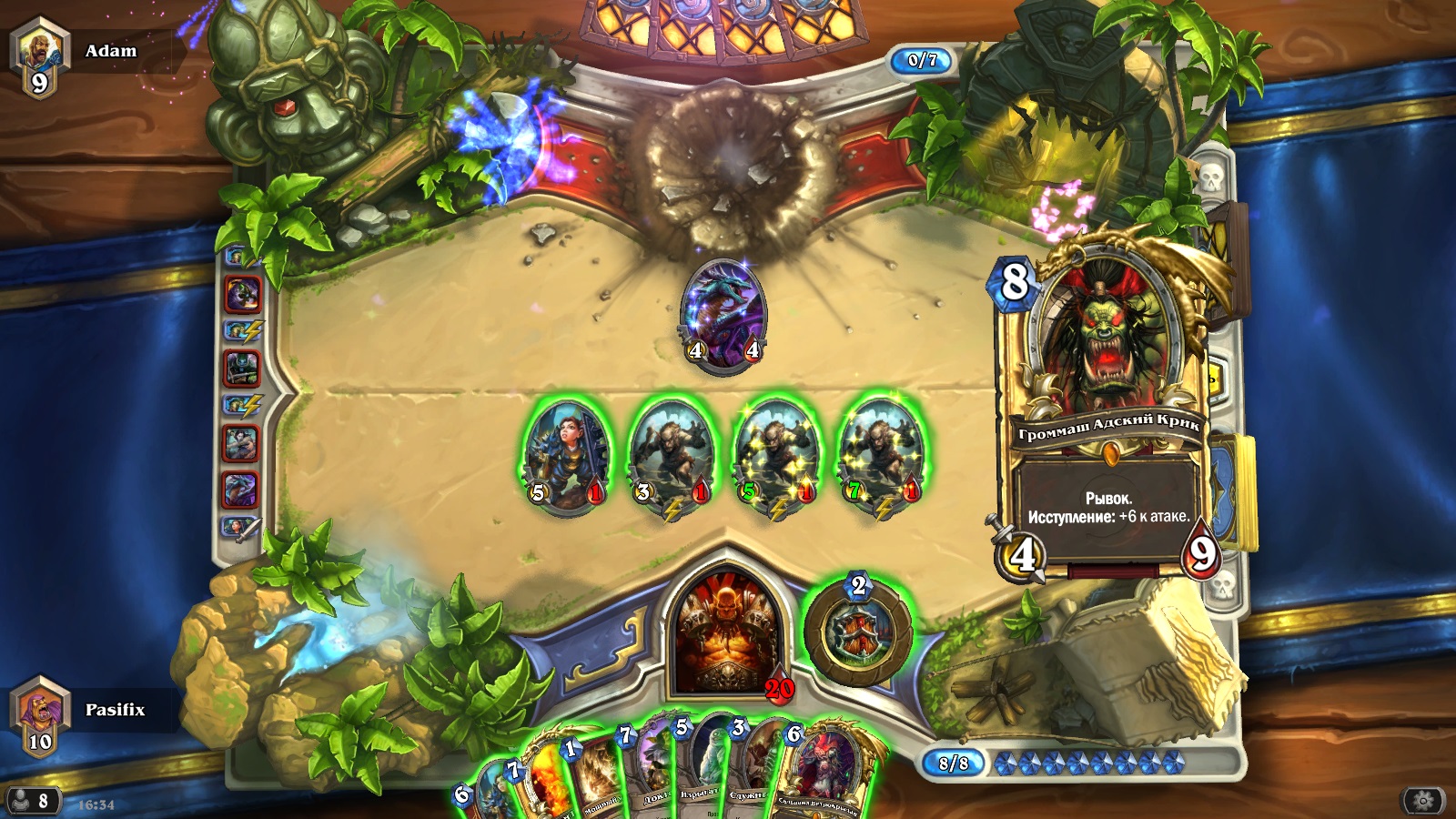Pick the 1-cost spell card in hand
This screenshot has width=1456, height=819.
(x=592, y=773)
